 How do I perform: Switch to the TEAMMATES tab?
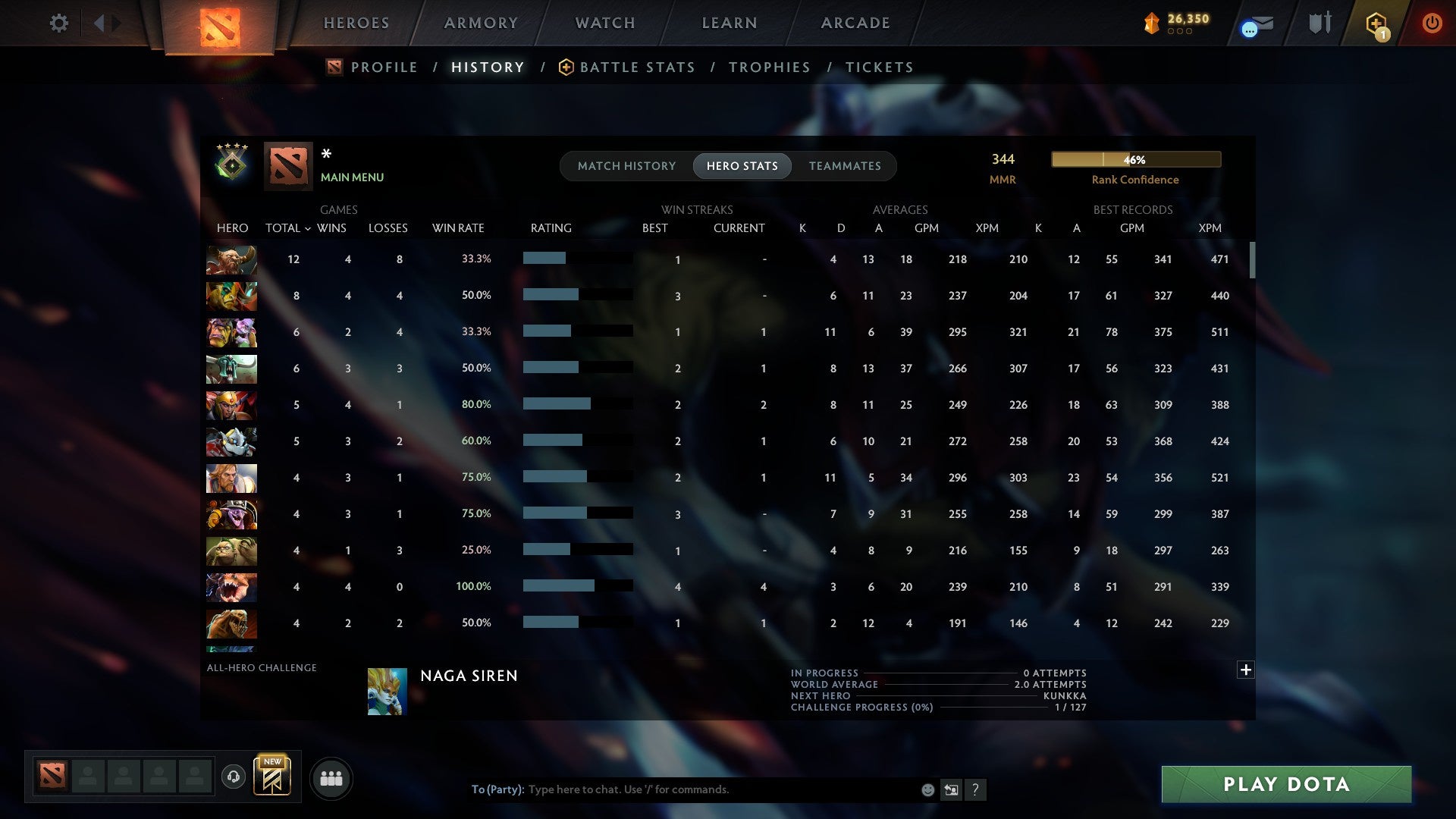coord(845,166)
